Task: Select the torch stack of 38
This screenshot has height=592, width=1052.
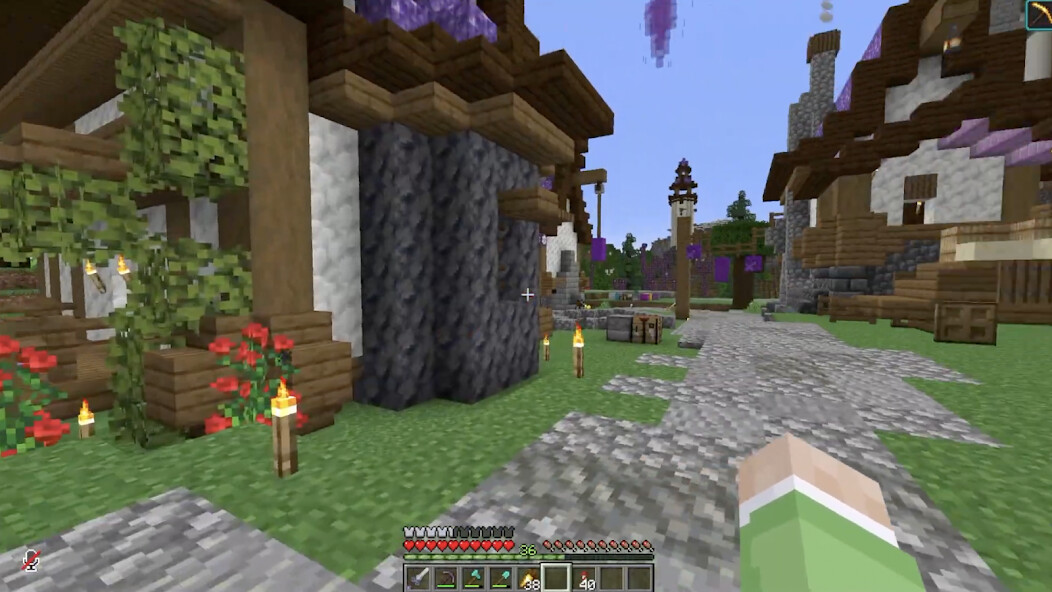Action: (x=527, y=578)
